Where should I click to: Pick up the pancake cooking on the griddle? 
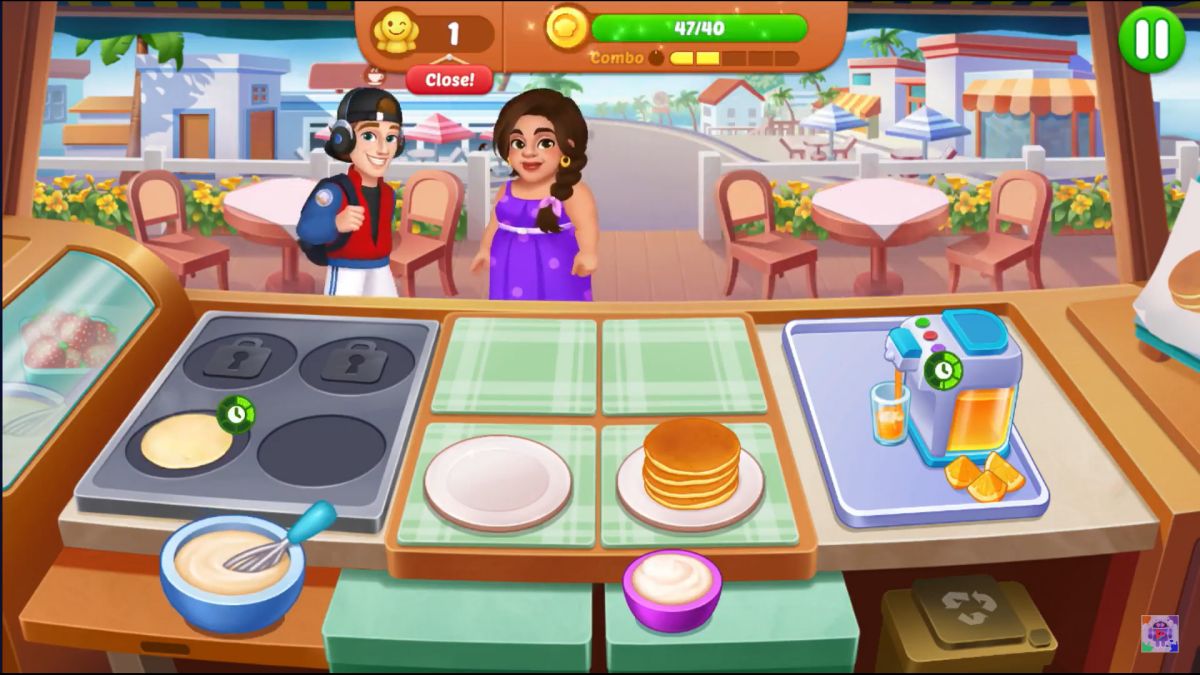click(187, 441)
